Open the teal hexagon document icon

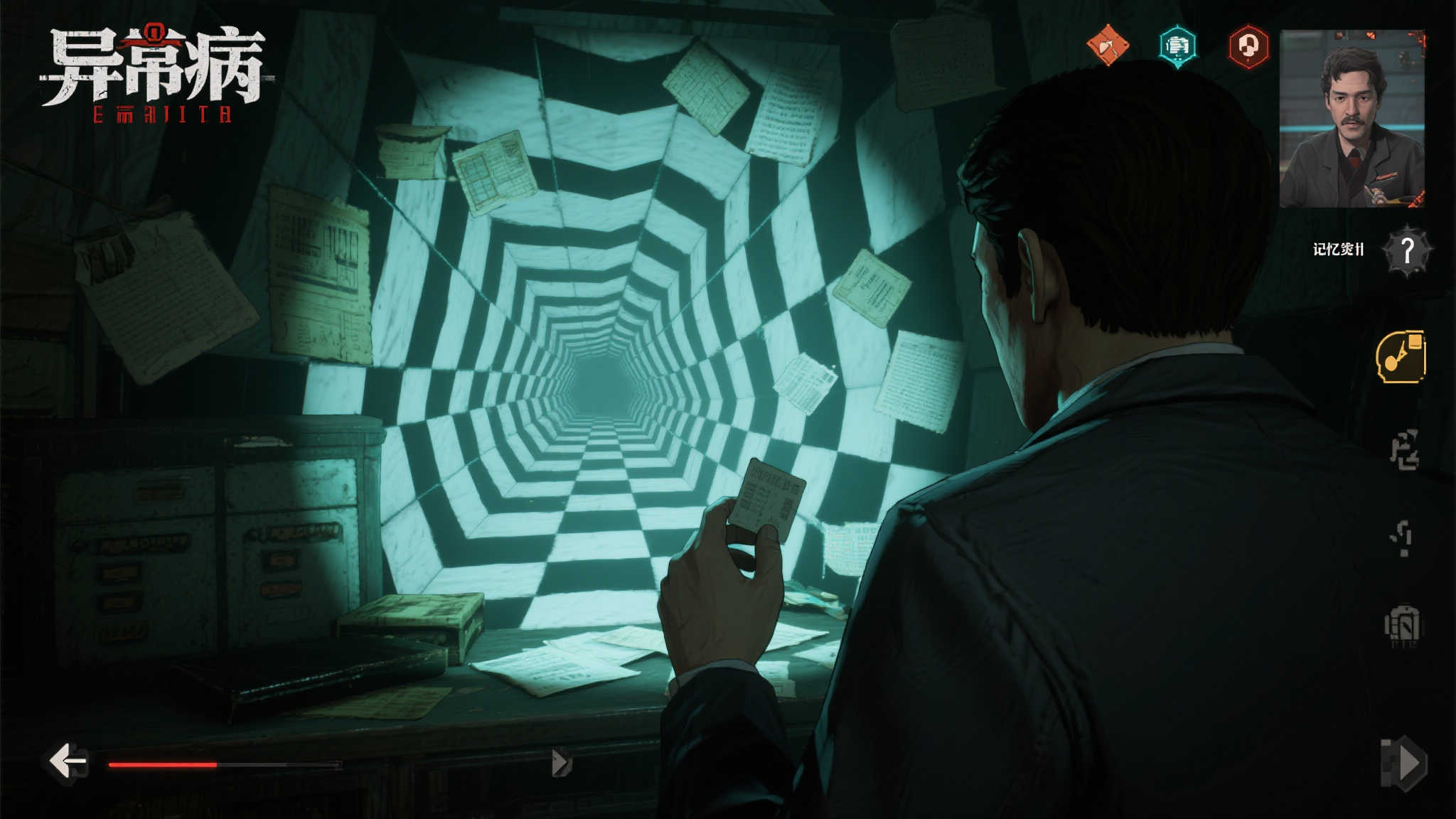[1177, 47]
